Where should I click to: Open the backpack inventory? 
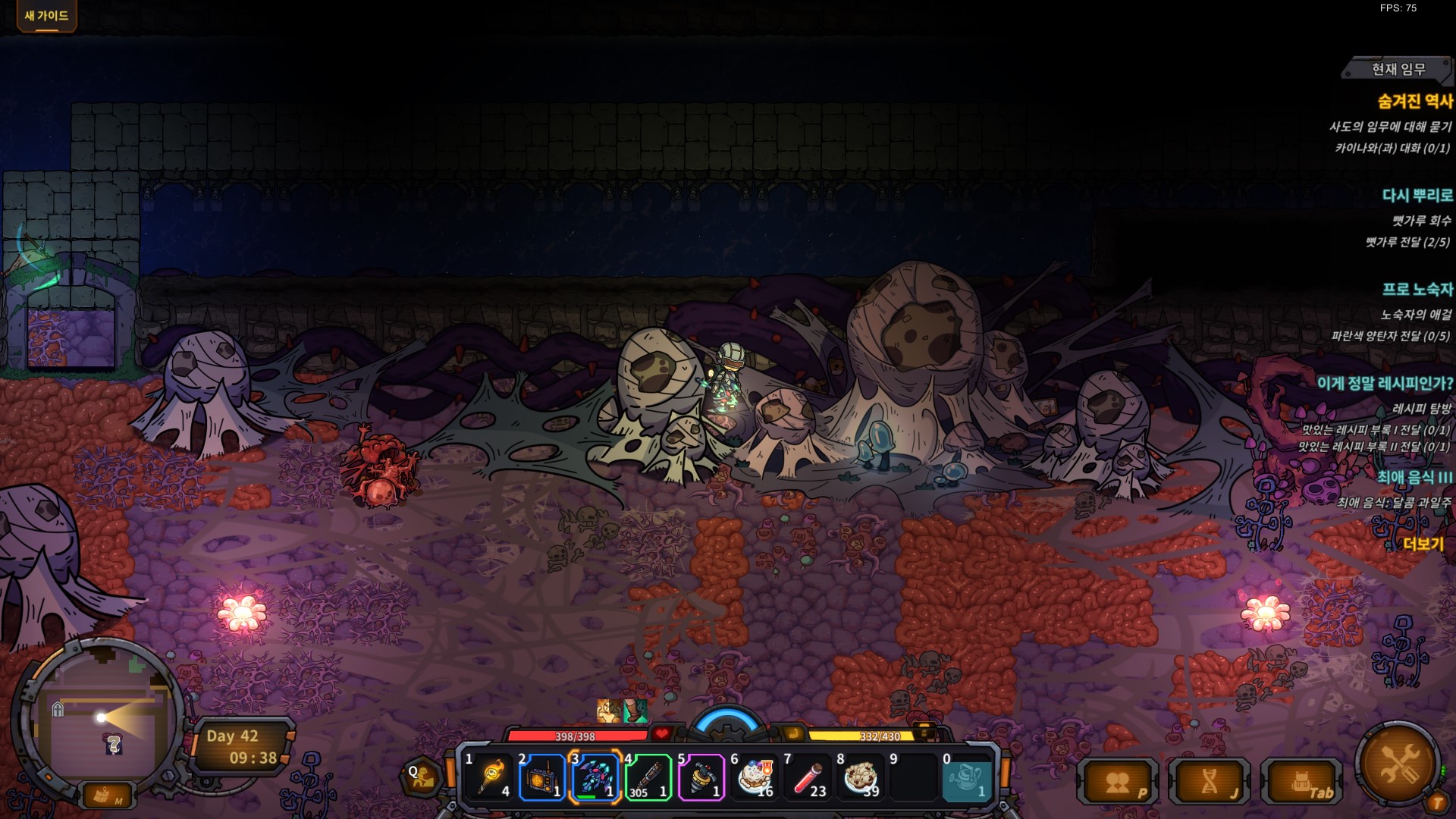[x=1302, y=783]
